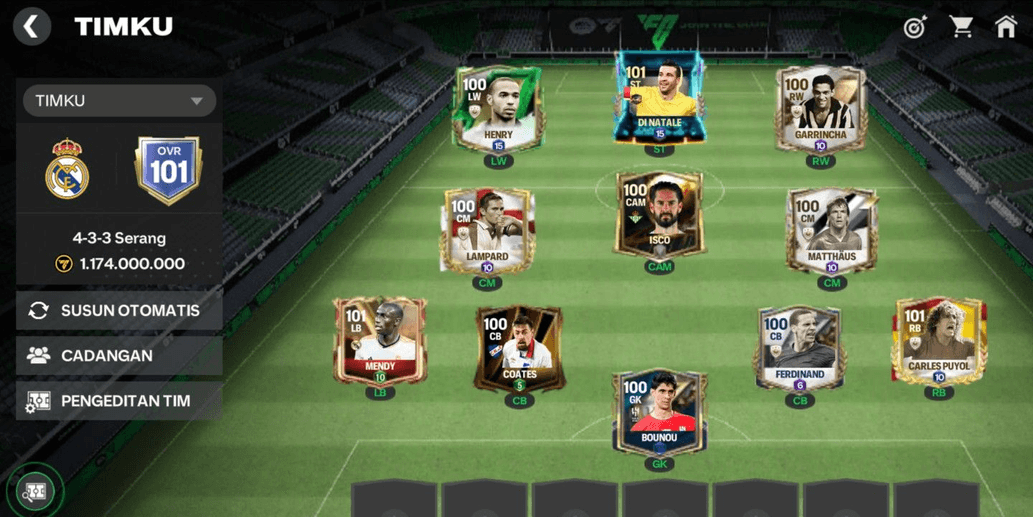
Task: Open the tactics board icon
Action: pos(36,492)
